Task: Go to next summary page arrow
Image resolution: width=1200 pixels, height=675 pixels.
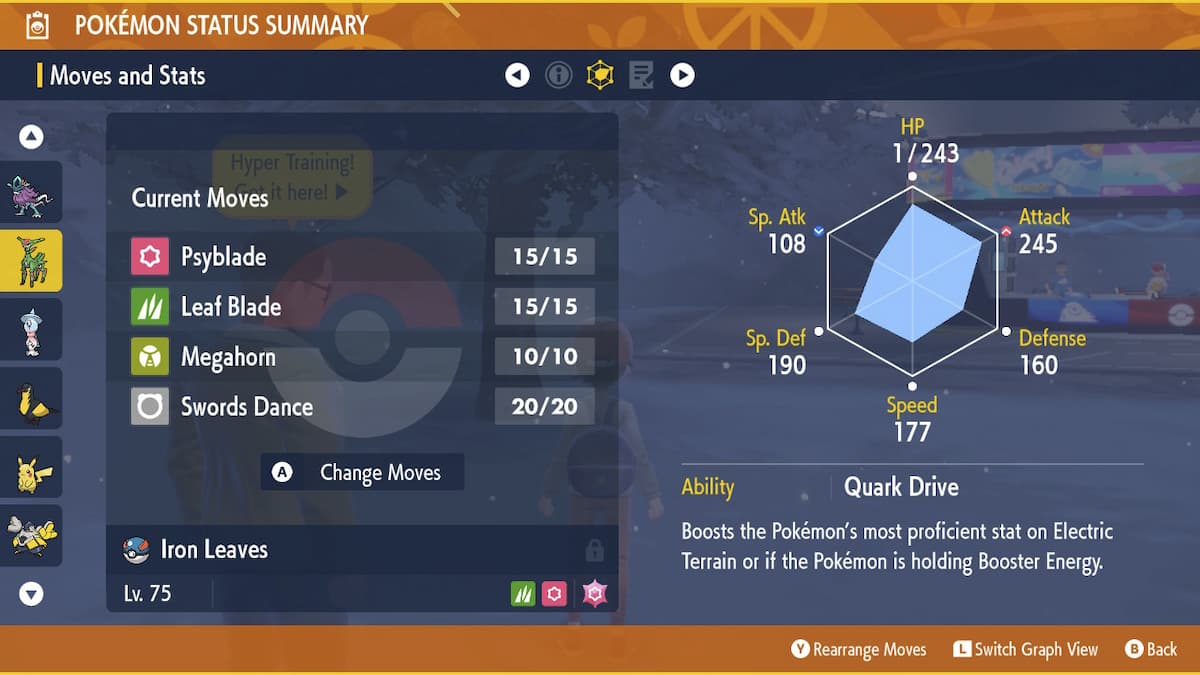Action: point(682,75)
